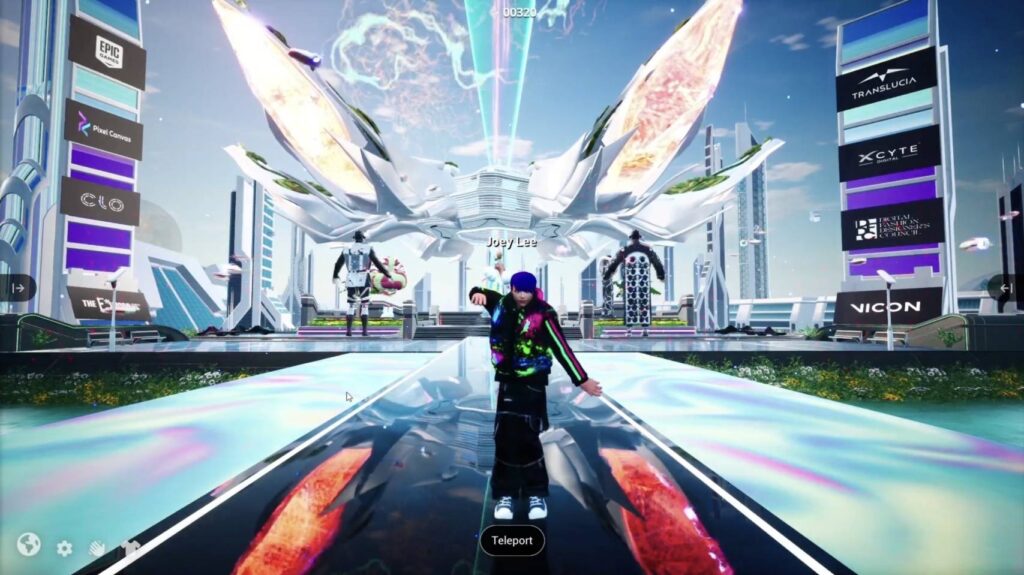Open the t-shirt avatar outfit menu
The image size is (1024, 575).
coord(130,548)
